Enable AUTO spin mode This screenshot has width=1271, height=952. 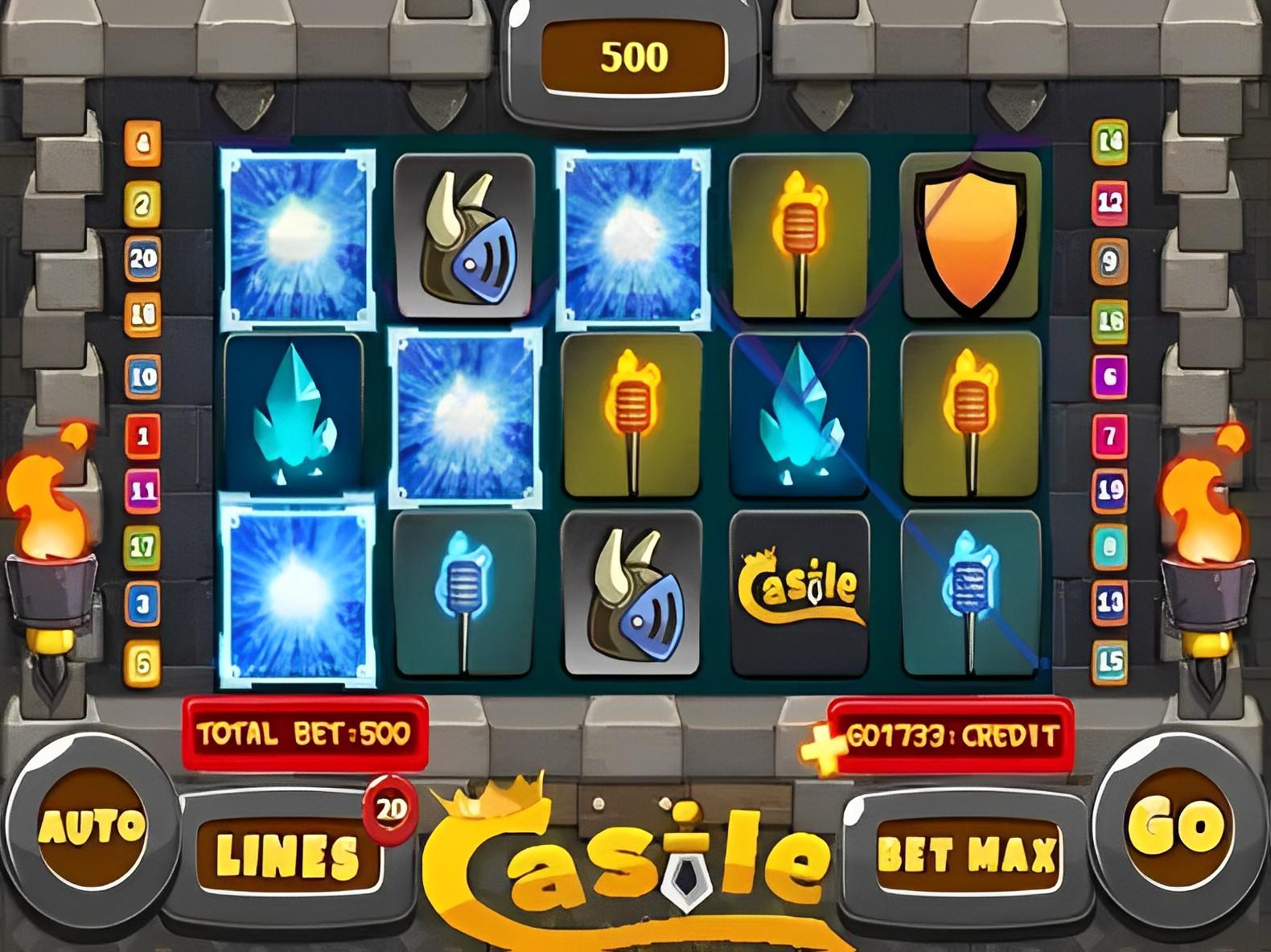tap(93, 828)
